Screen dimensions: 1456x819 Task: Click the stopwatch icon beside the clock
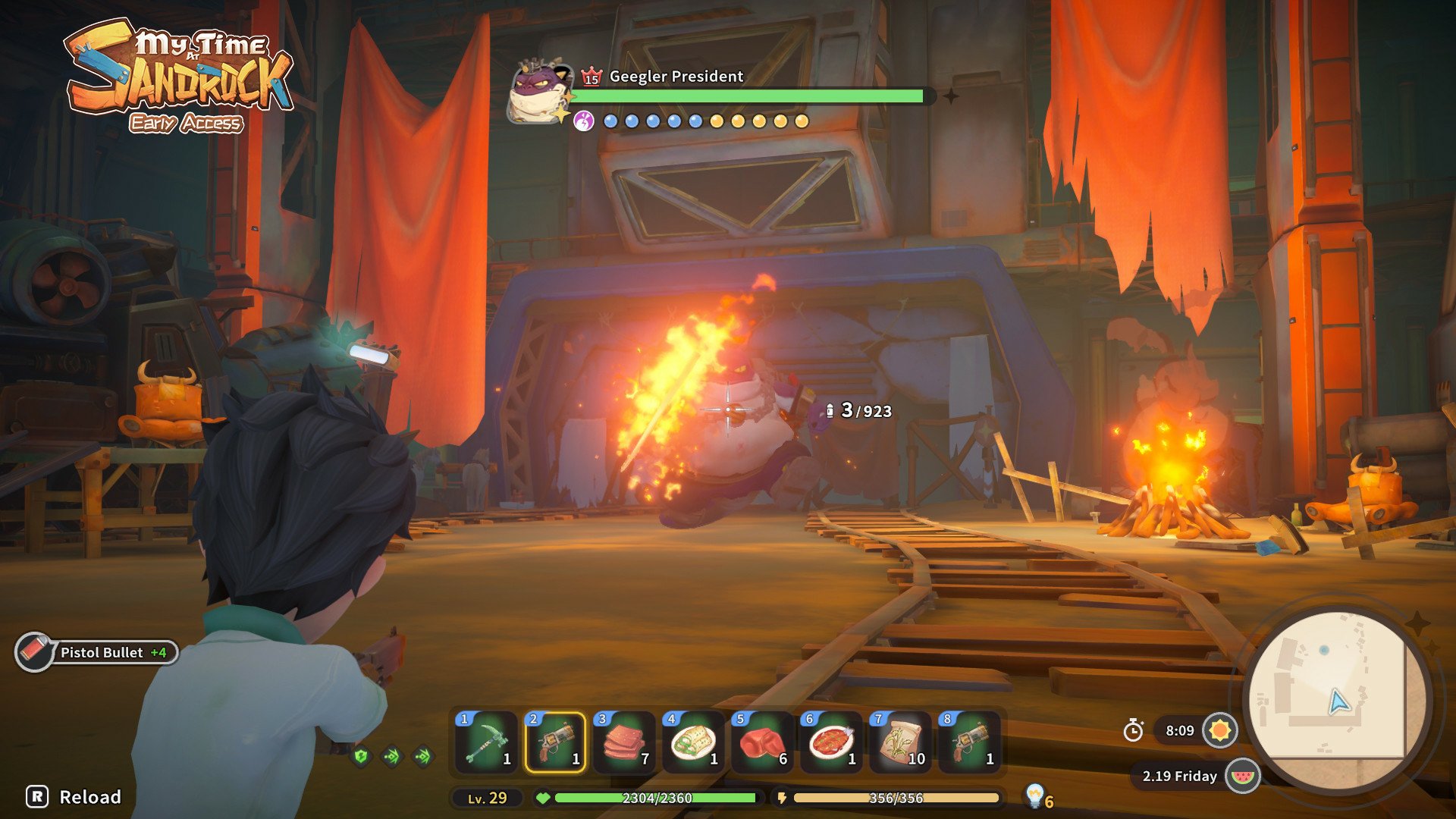(1133, 730)
